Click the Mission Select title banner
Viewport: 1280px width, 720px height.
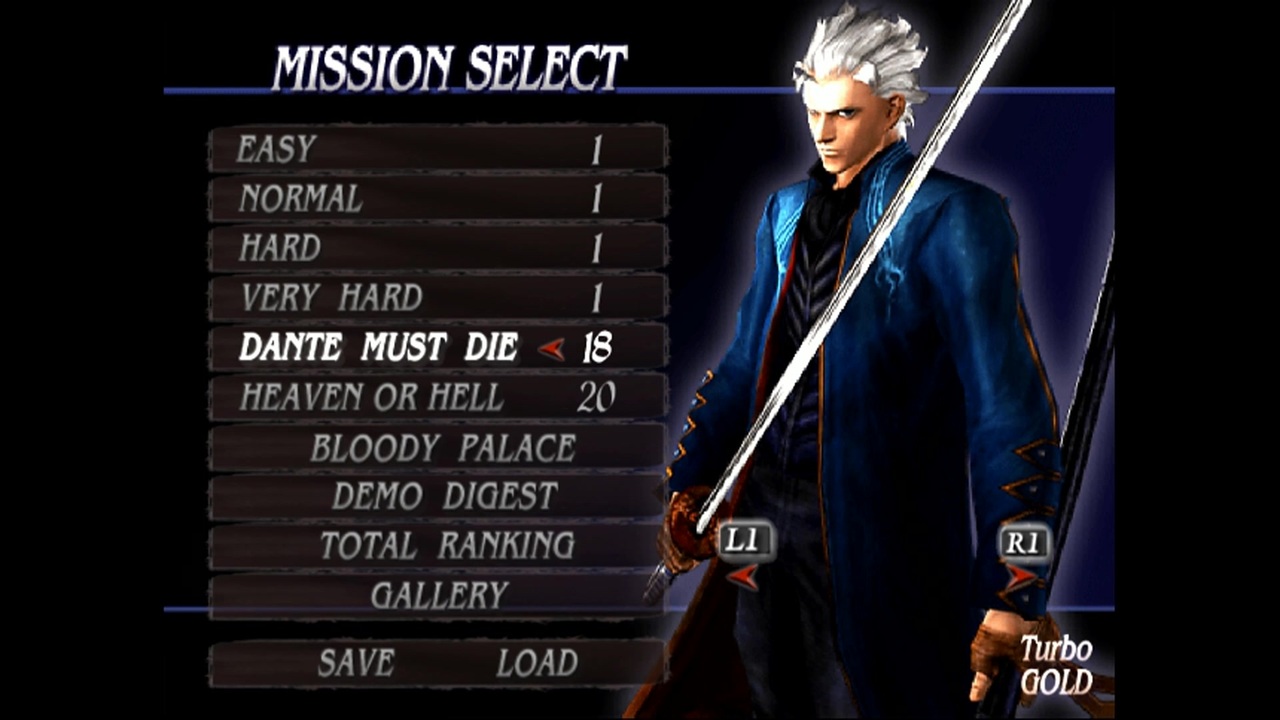[450, 62]
